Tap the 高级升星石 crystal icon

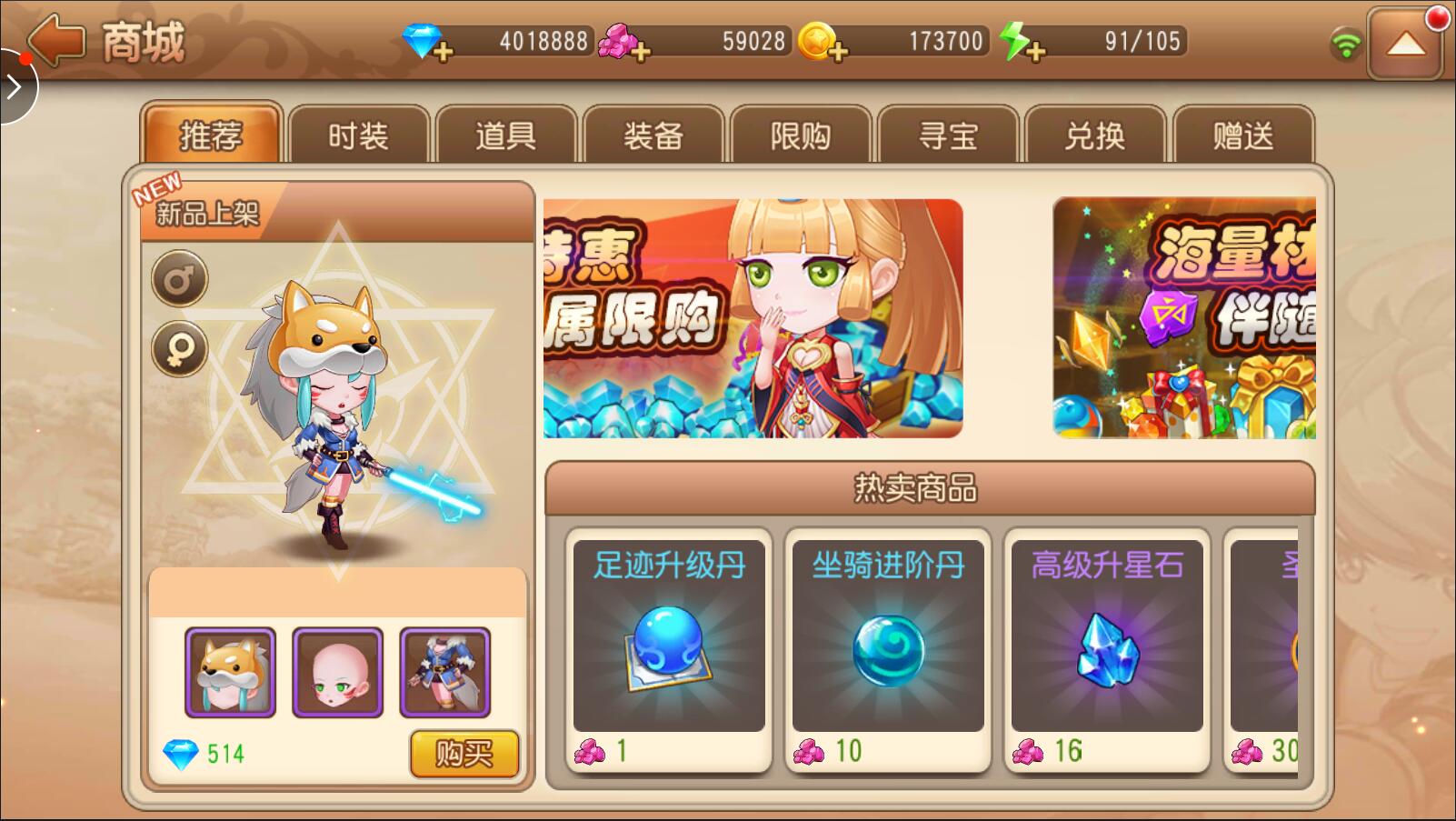point(1105,647)
